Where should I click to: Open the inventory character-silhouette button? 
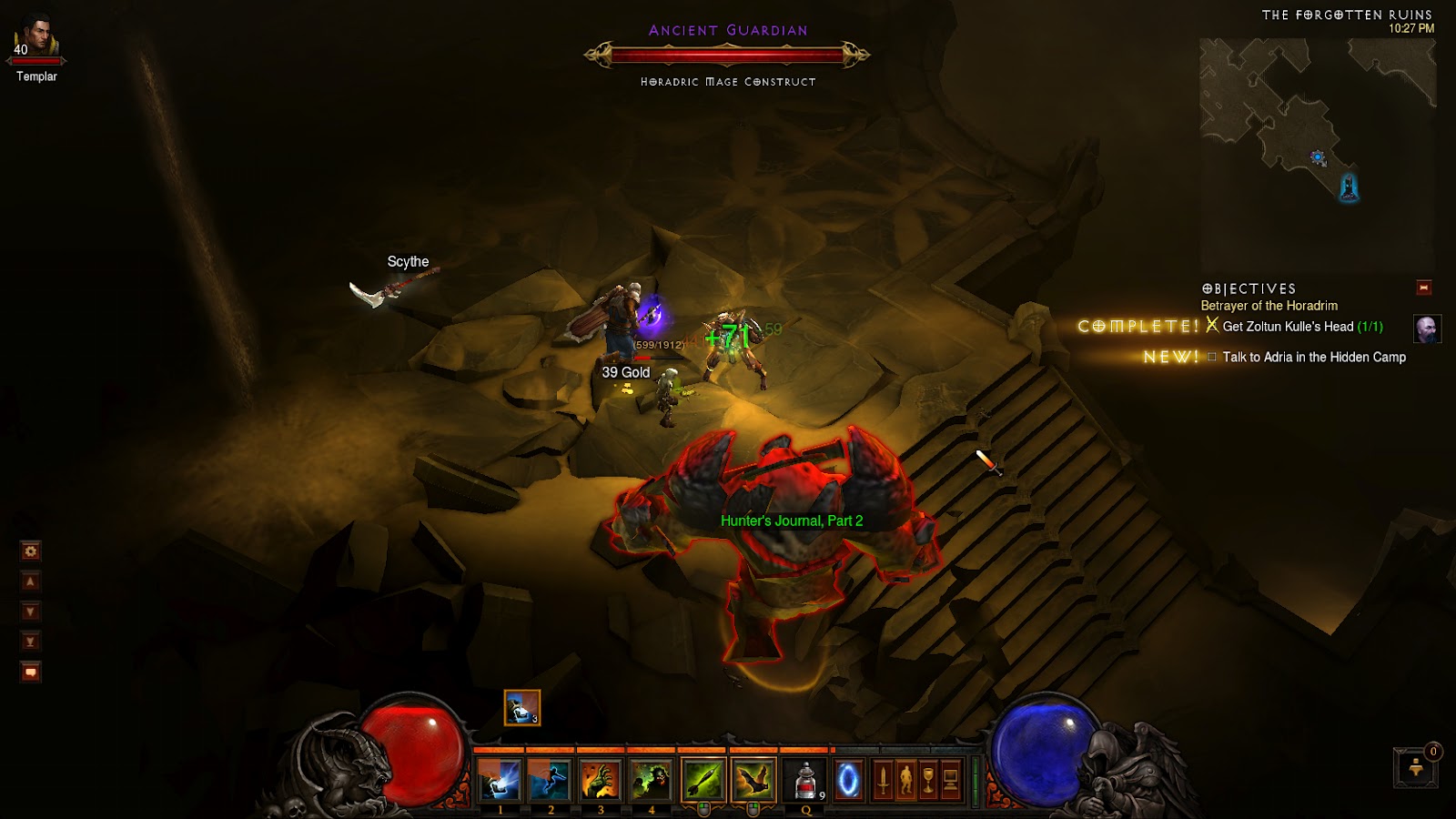click(905, 780)
